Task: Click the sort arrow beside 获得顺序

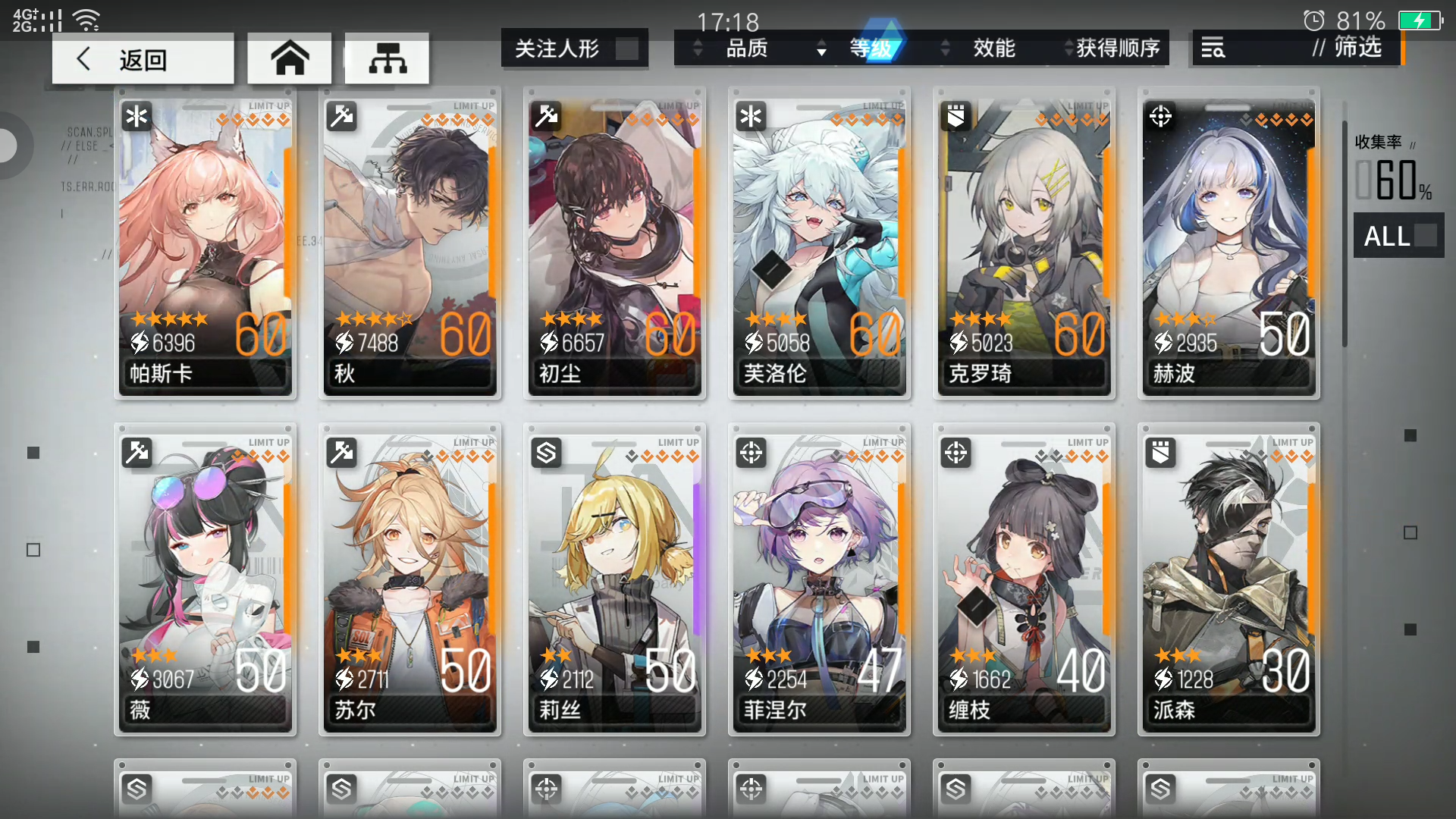Action: pos(1068,48)
